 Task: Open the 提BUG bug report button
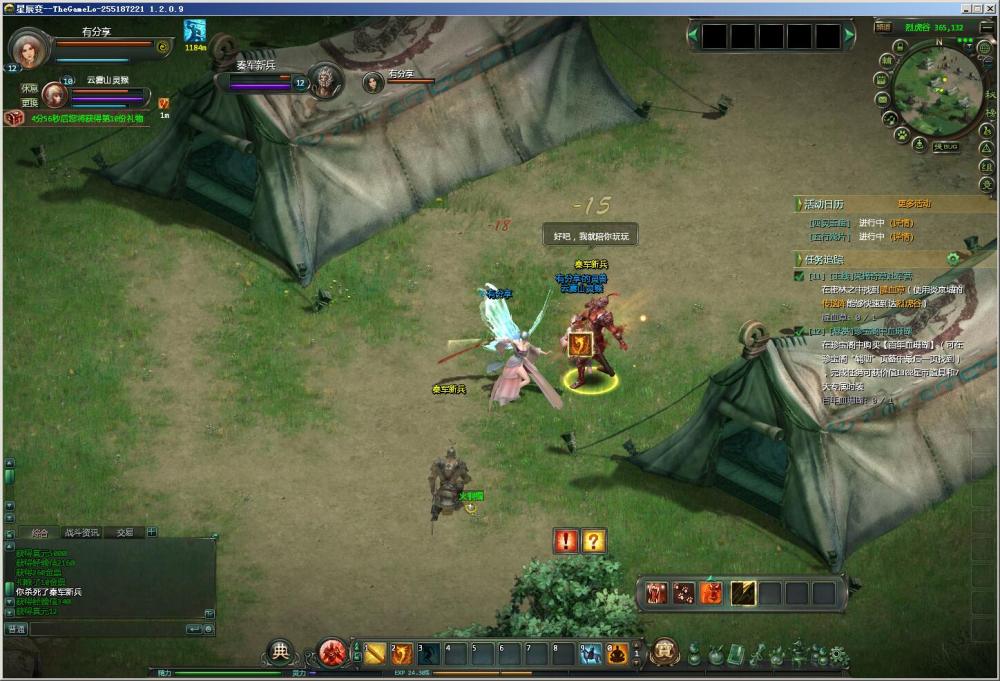[945, 147]
